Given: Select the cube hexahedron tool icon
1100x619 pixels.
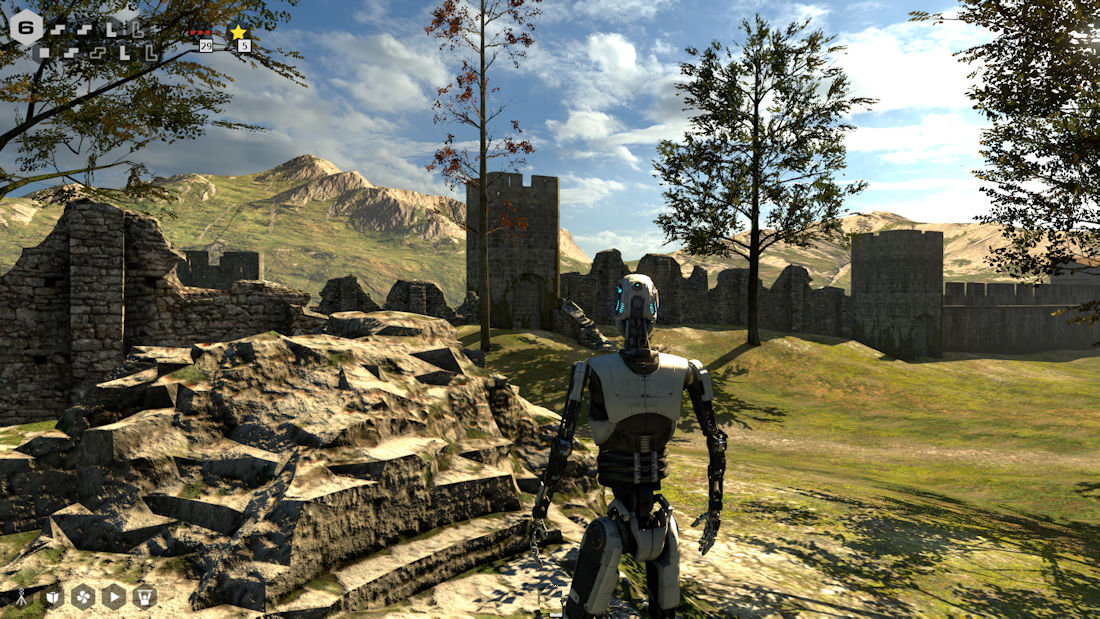Looking at the screenshot, I should tap(52, 597).
